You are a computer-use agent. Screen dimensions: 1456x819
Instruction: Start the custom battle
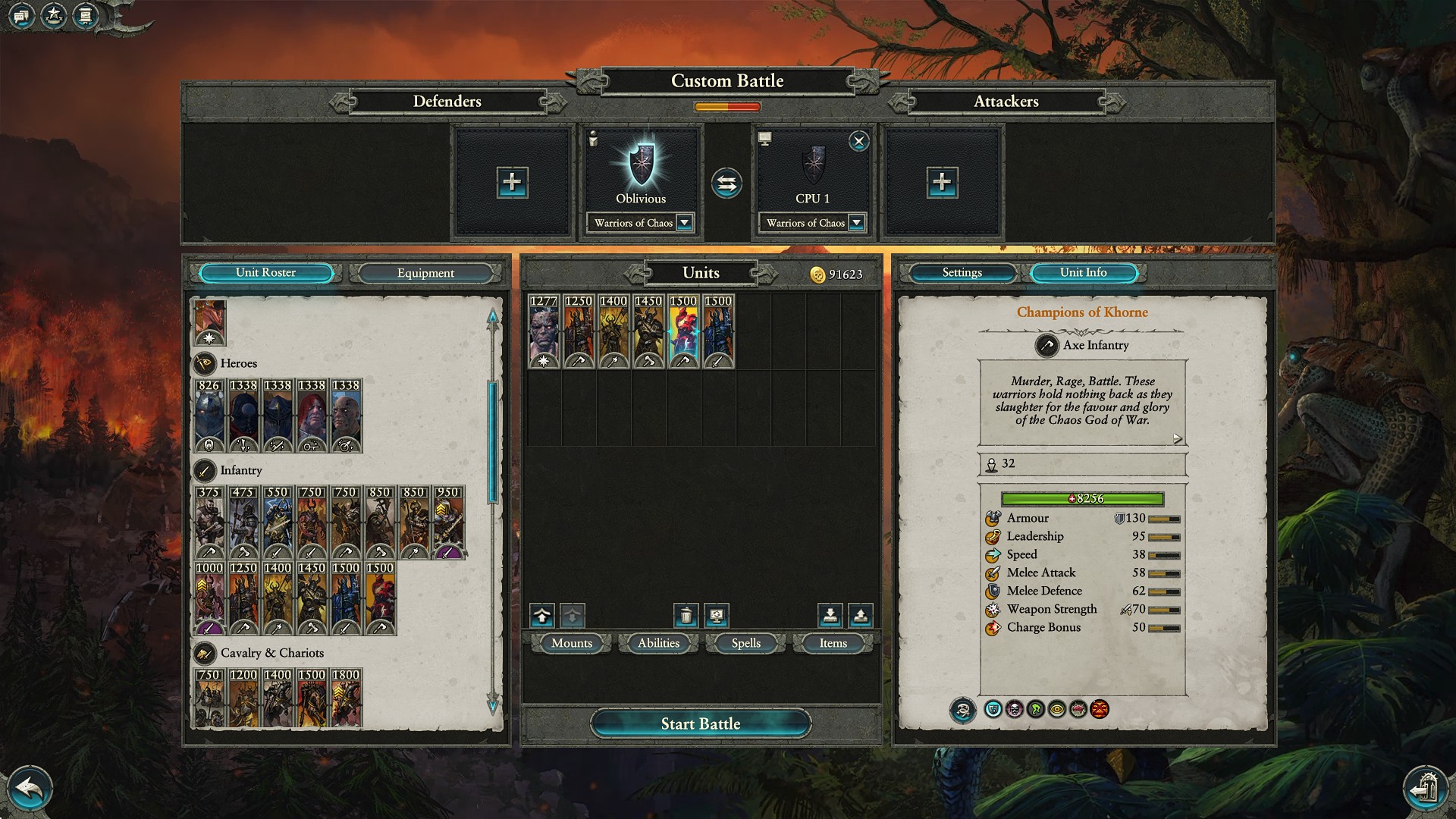[x=700, y=723]
